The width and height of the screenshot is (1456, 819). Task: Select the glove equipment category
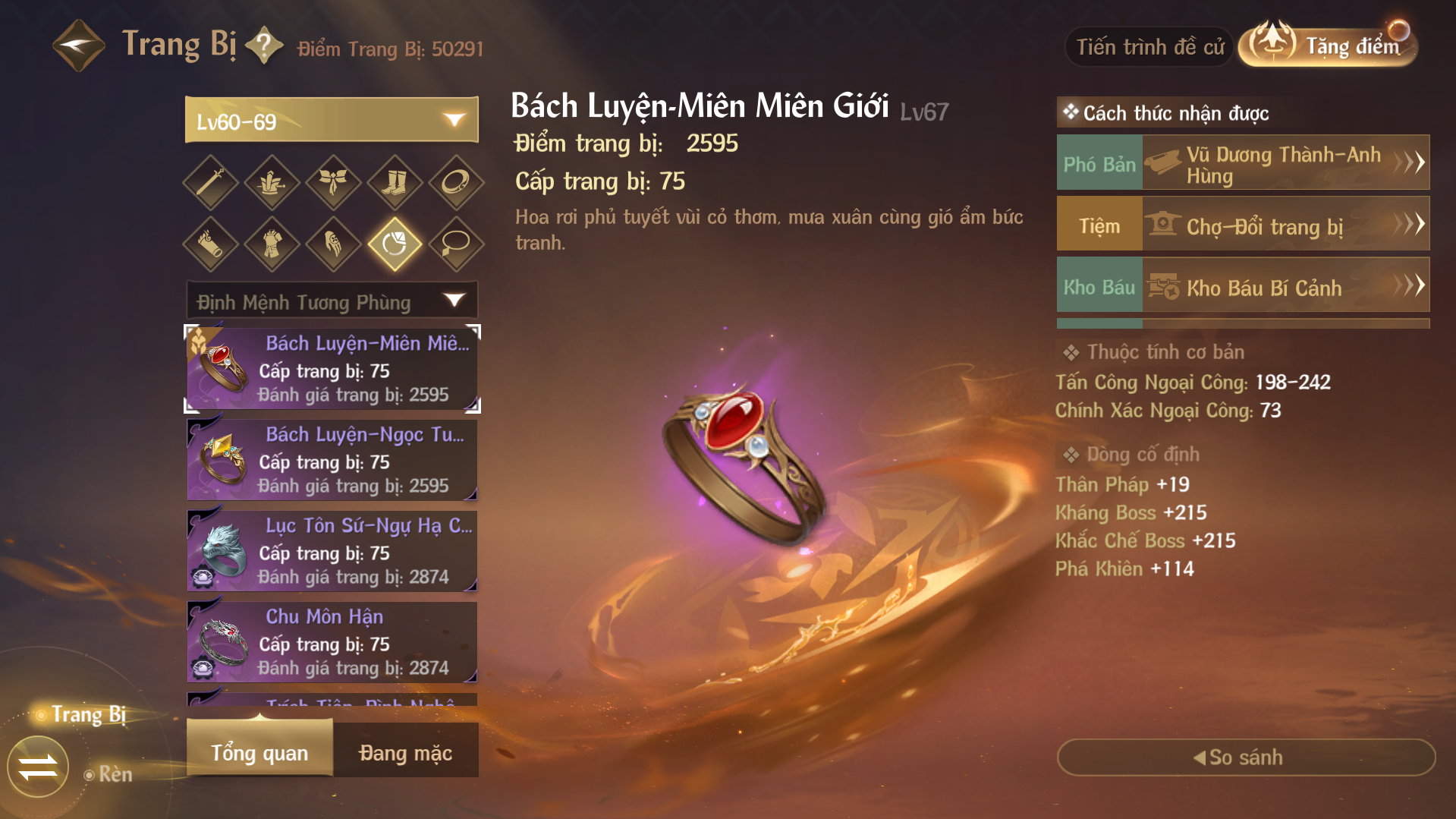click(x=333, y=244)
